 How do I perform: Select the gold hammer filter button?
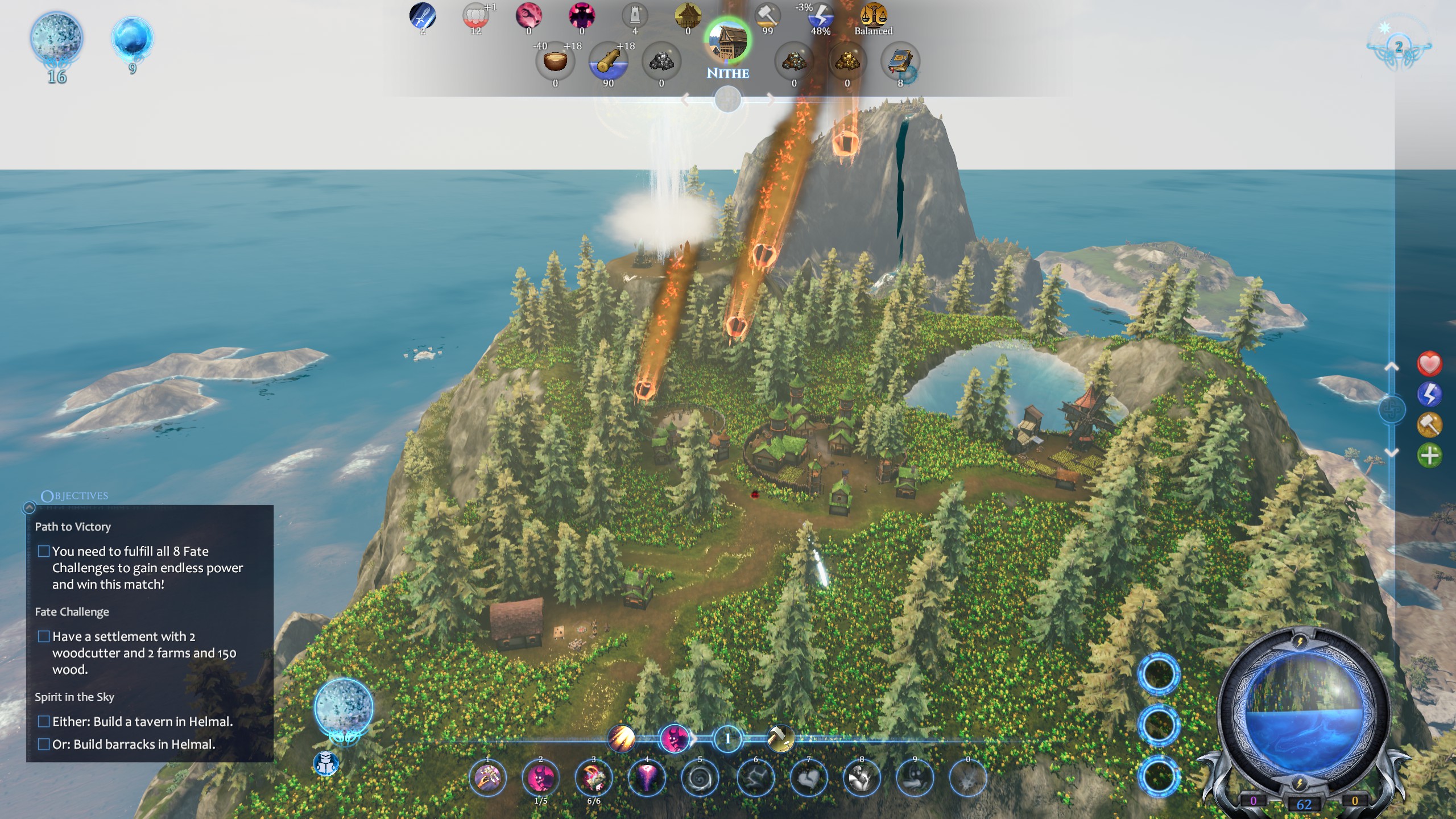(x=1429, y=424)
